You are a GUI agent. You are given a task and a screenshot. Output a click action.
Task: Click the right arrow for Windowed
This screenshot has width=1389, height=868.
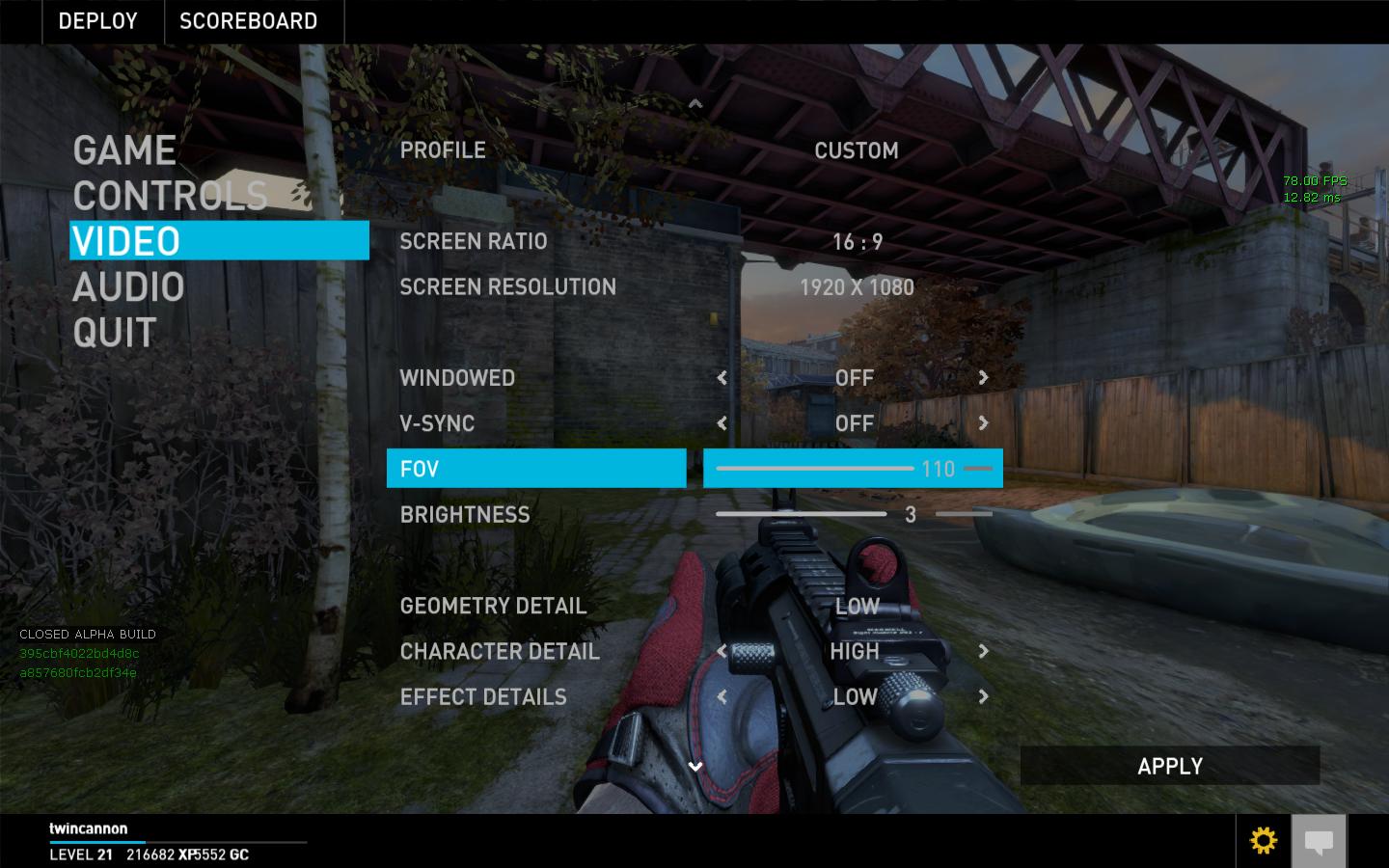(983, 378)
